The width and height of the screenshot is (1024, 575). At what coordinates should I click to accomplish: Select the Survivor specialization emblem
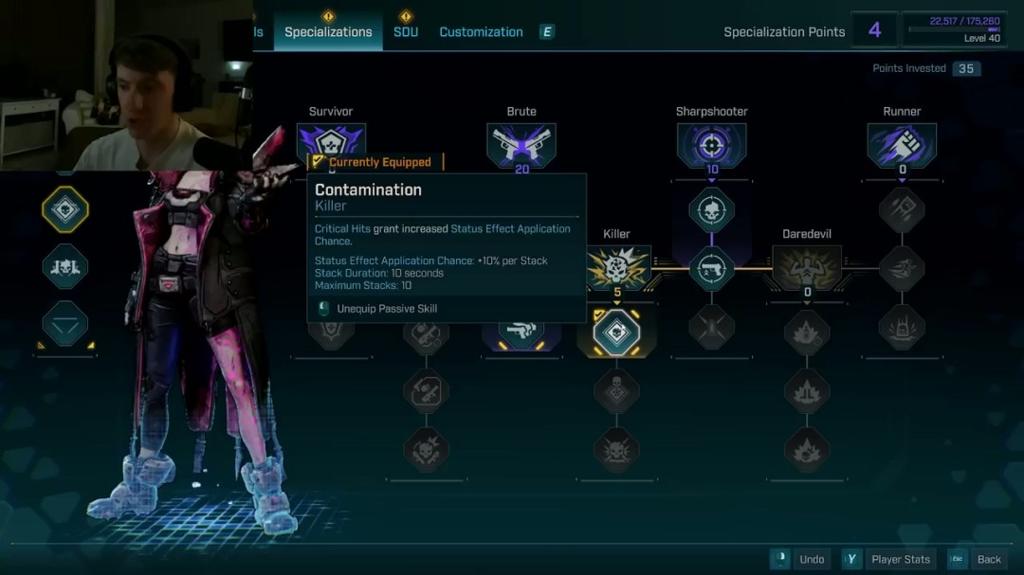tap(331, 141)
